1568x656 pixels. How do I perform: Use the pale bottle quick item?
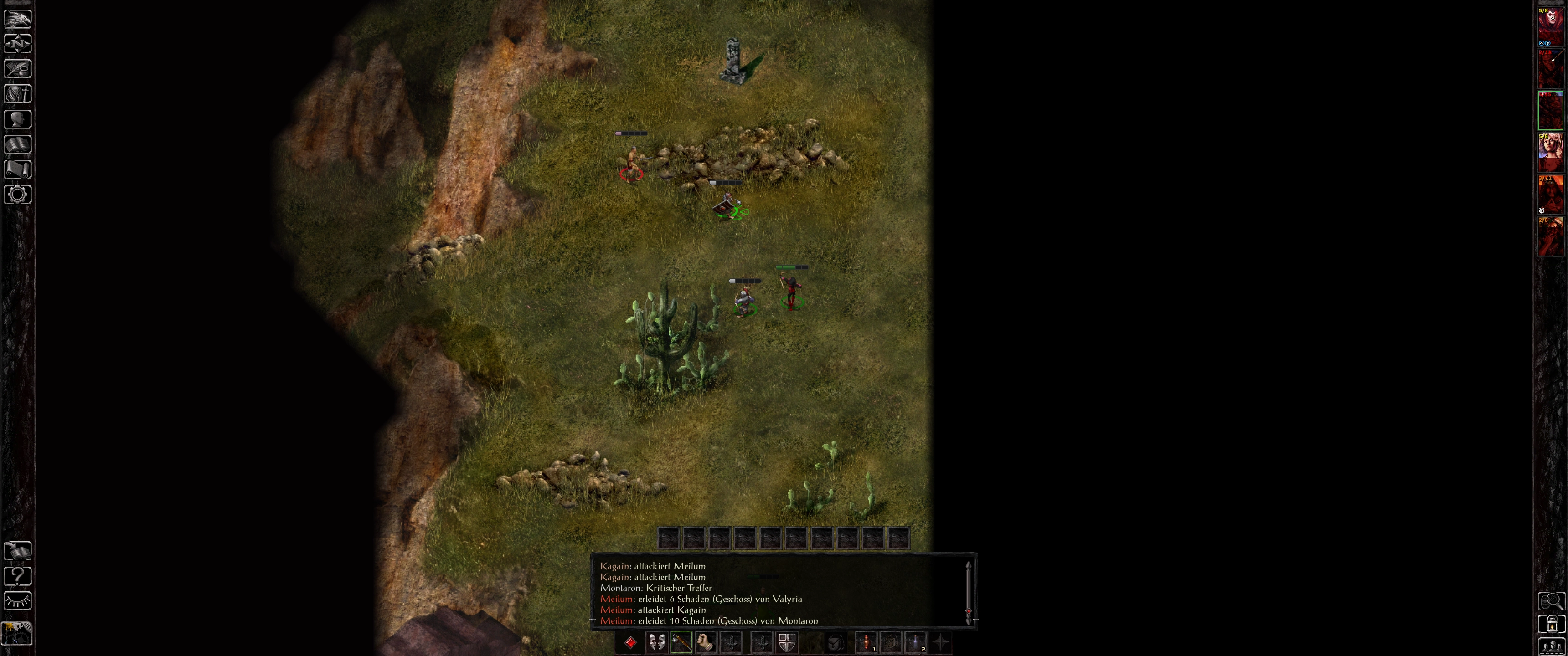point(915,643)
